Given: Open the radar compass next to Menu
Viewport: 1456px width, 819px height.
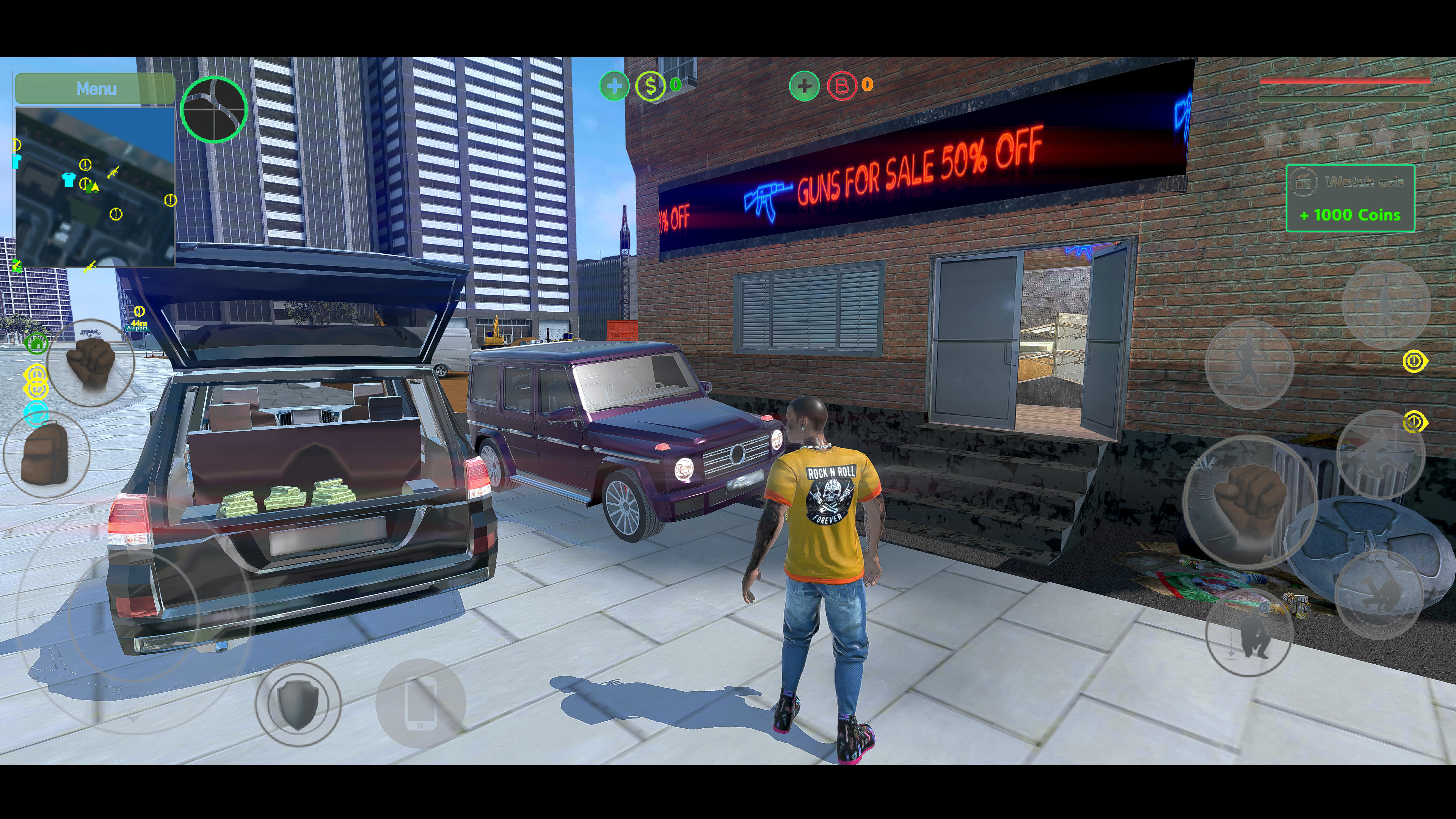Looking at the screenshot, I should (x=215, y=111).
